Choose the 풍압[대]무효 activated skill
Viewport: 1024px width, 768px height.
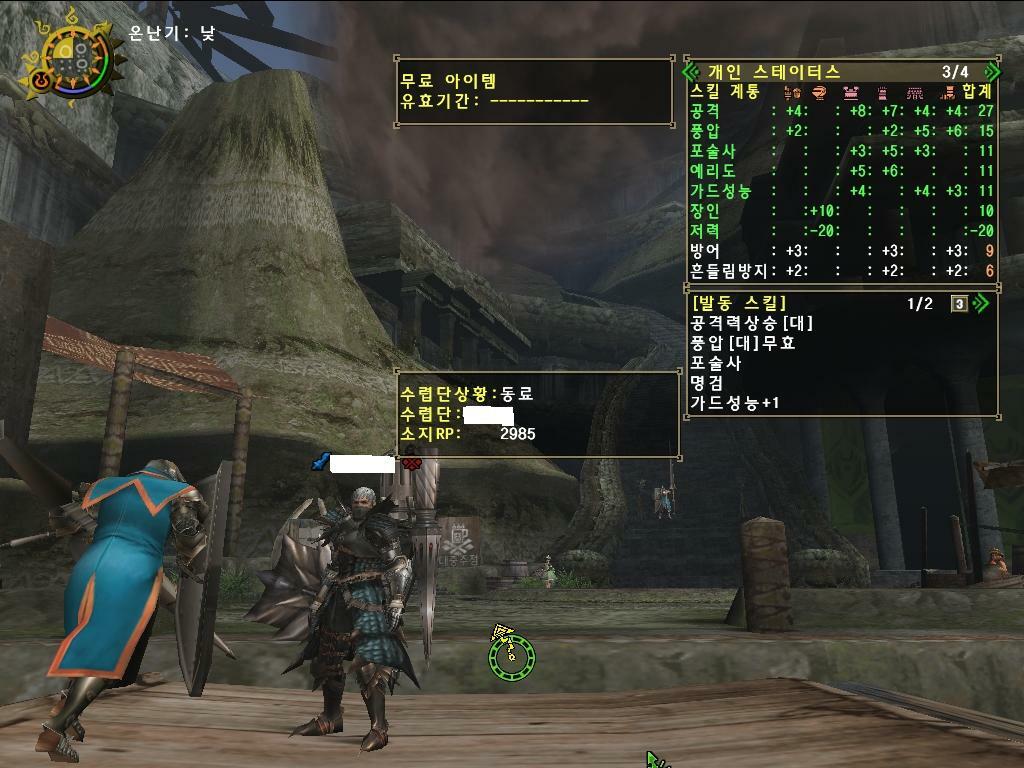[744, 343]
